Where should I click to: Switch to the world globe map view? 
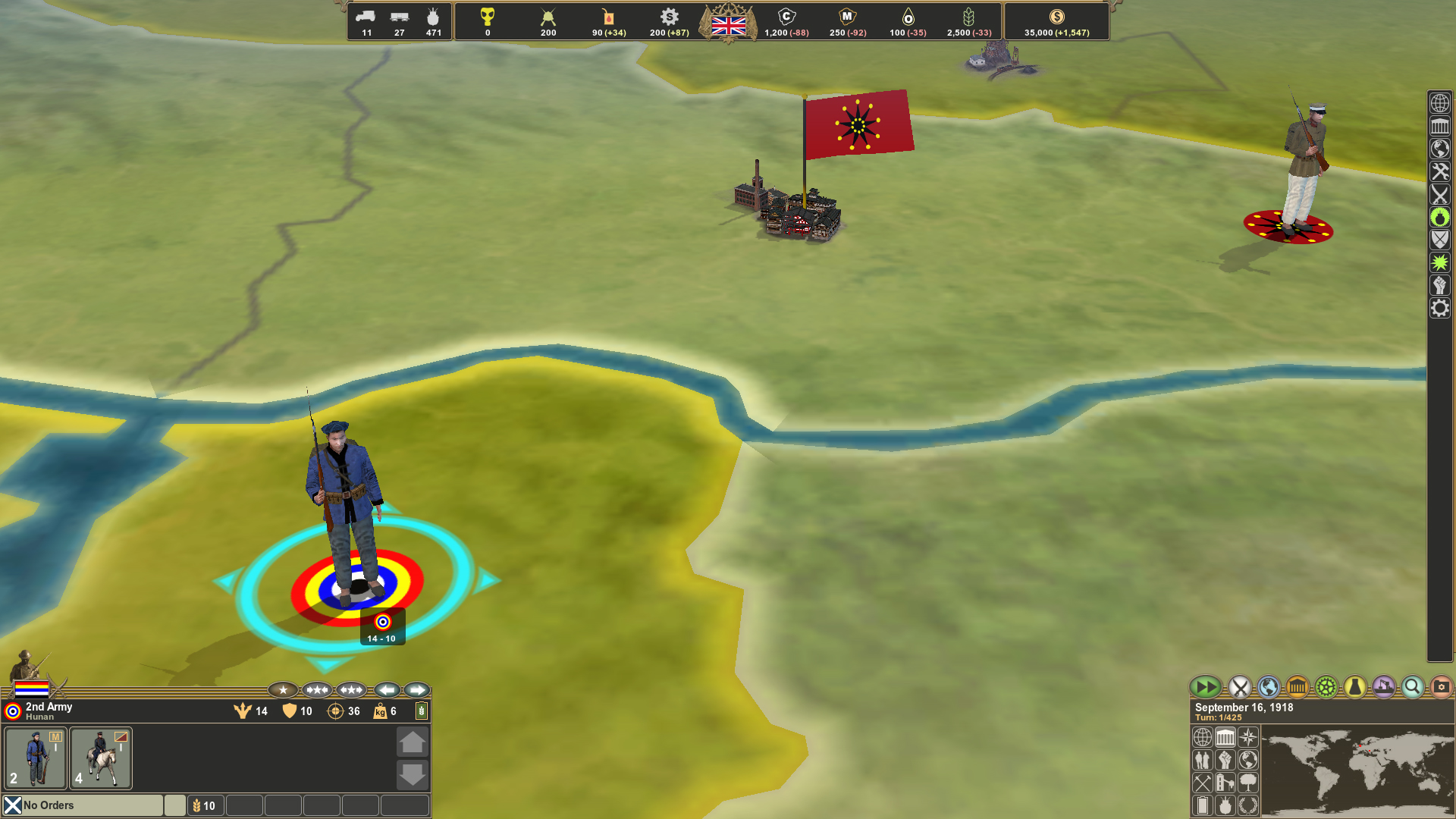pyautogui.click(x=1268, y=687)
